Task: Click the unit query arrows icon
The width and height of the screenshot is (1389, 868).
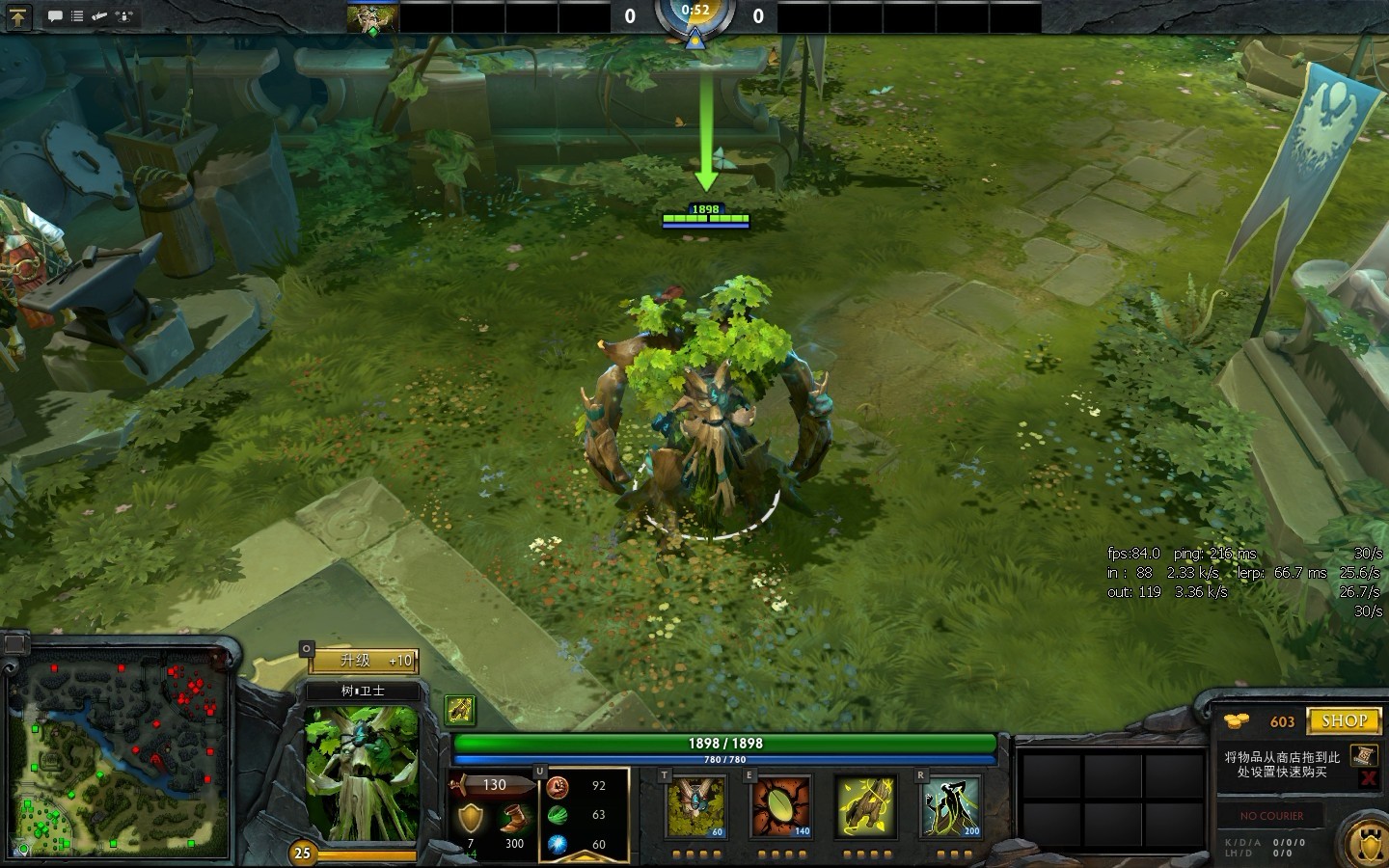Action: click(x=123, y=15)
